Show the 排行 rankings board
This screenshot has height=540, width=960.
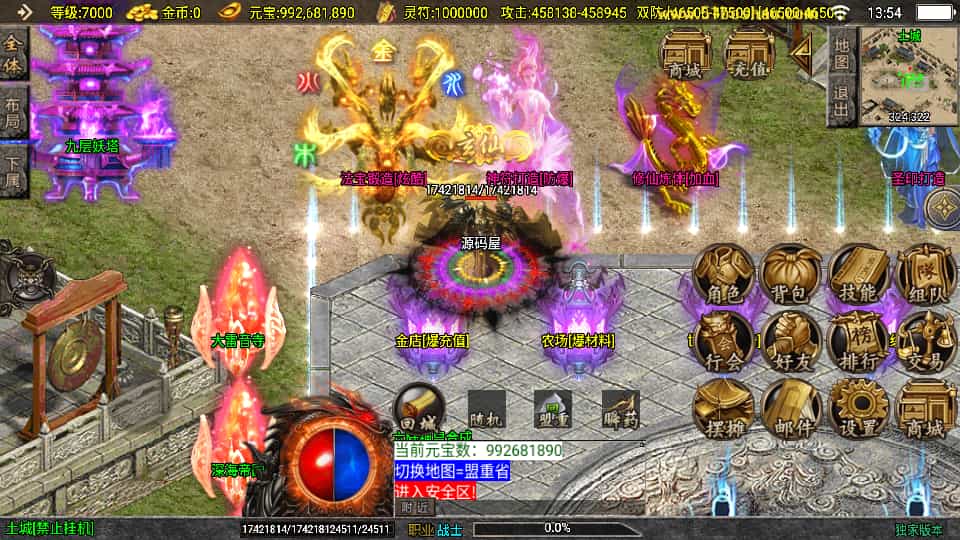click(x=859, y=342)
